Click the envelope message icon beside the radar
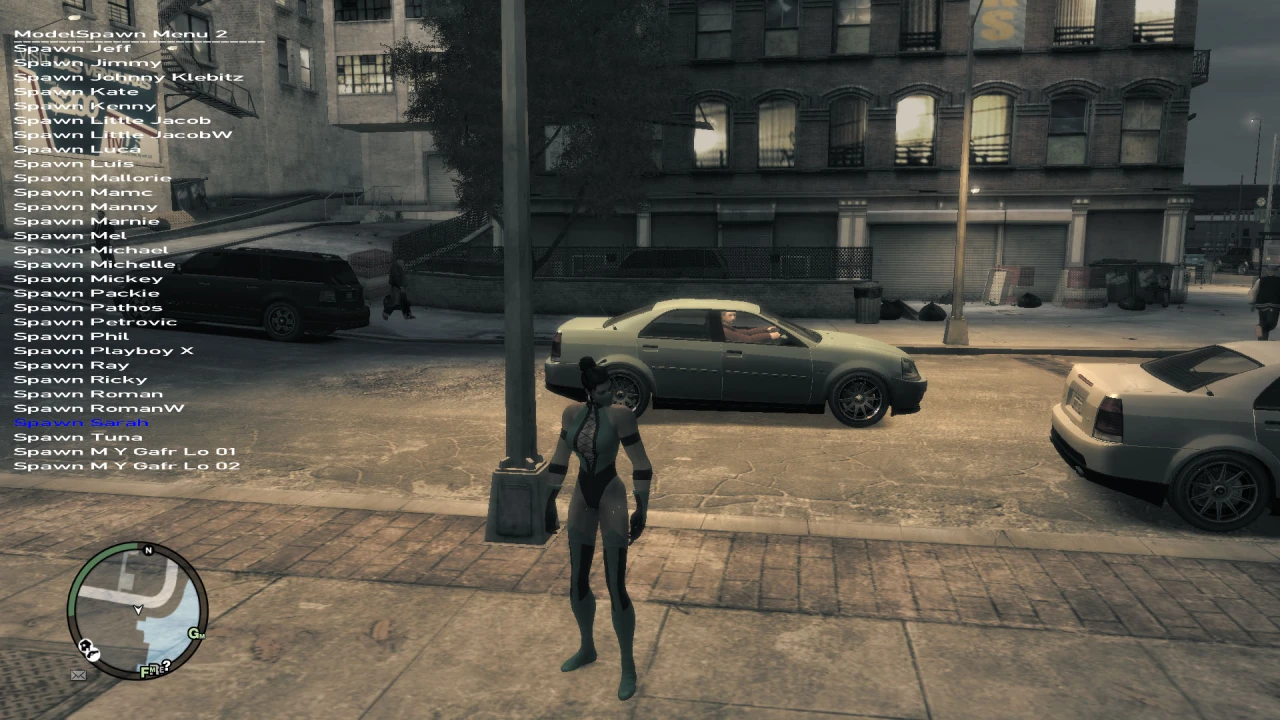Screen dimensions: 1280x720 [78, 675]
